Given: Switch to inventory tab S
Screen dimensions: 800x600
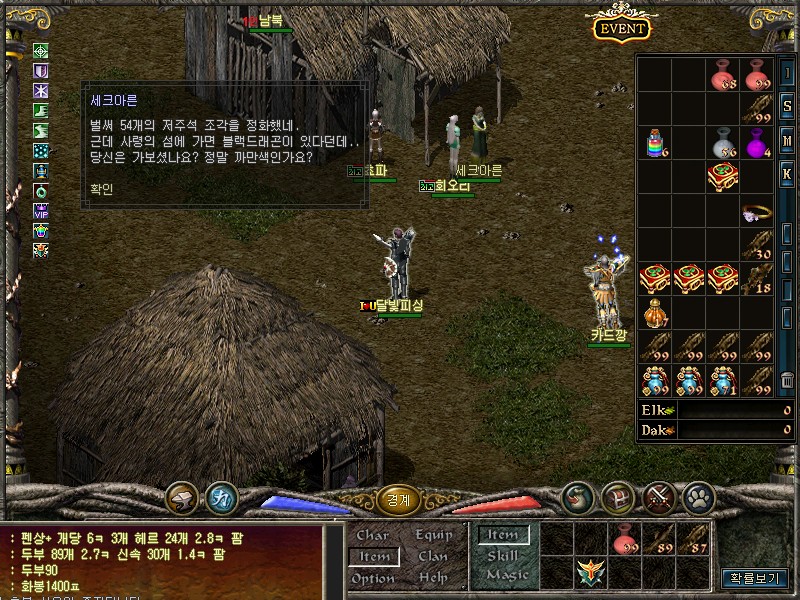Looking at the screenshot, I should [x=788, y=107].
